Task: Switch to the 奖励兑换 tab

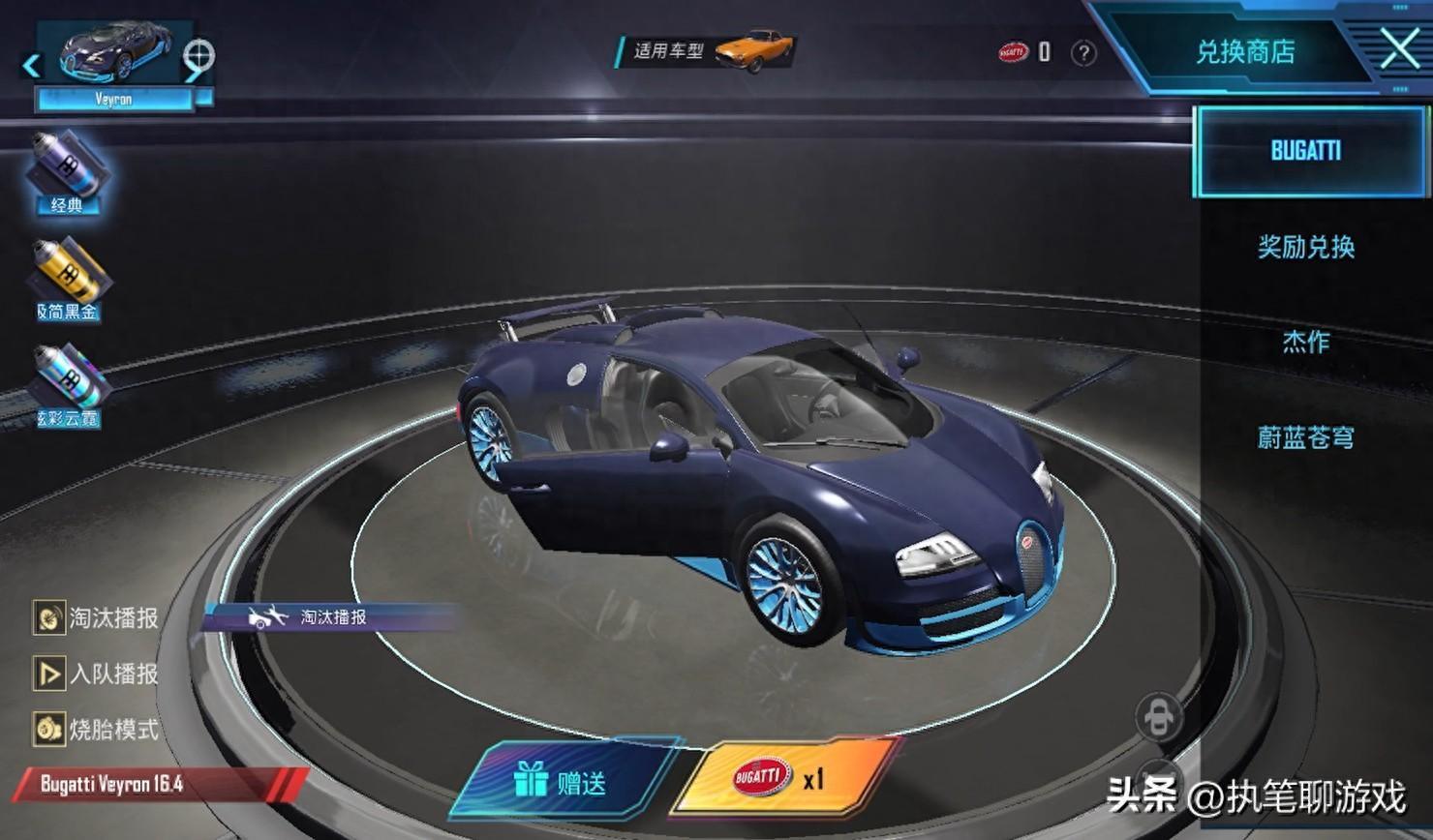Action: 1305,248
